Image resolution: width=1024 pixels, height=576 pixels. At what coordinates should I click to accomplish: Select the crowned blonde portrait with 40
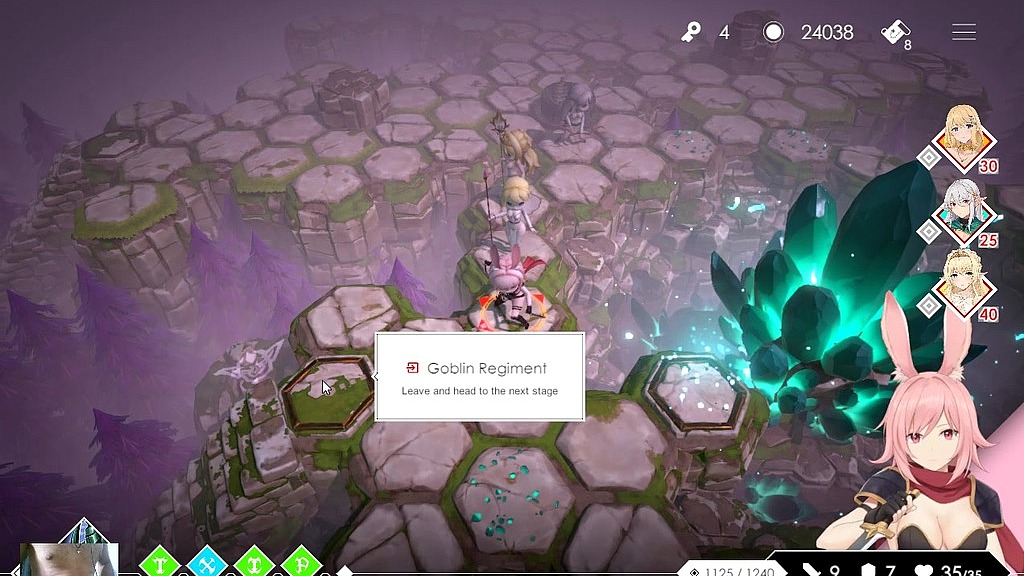coord(967,286)
